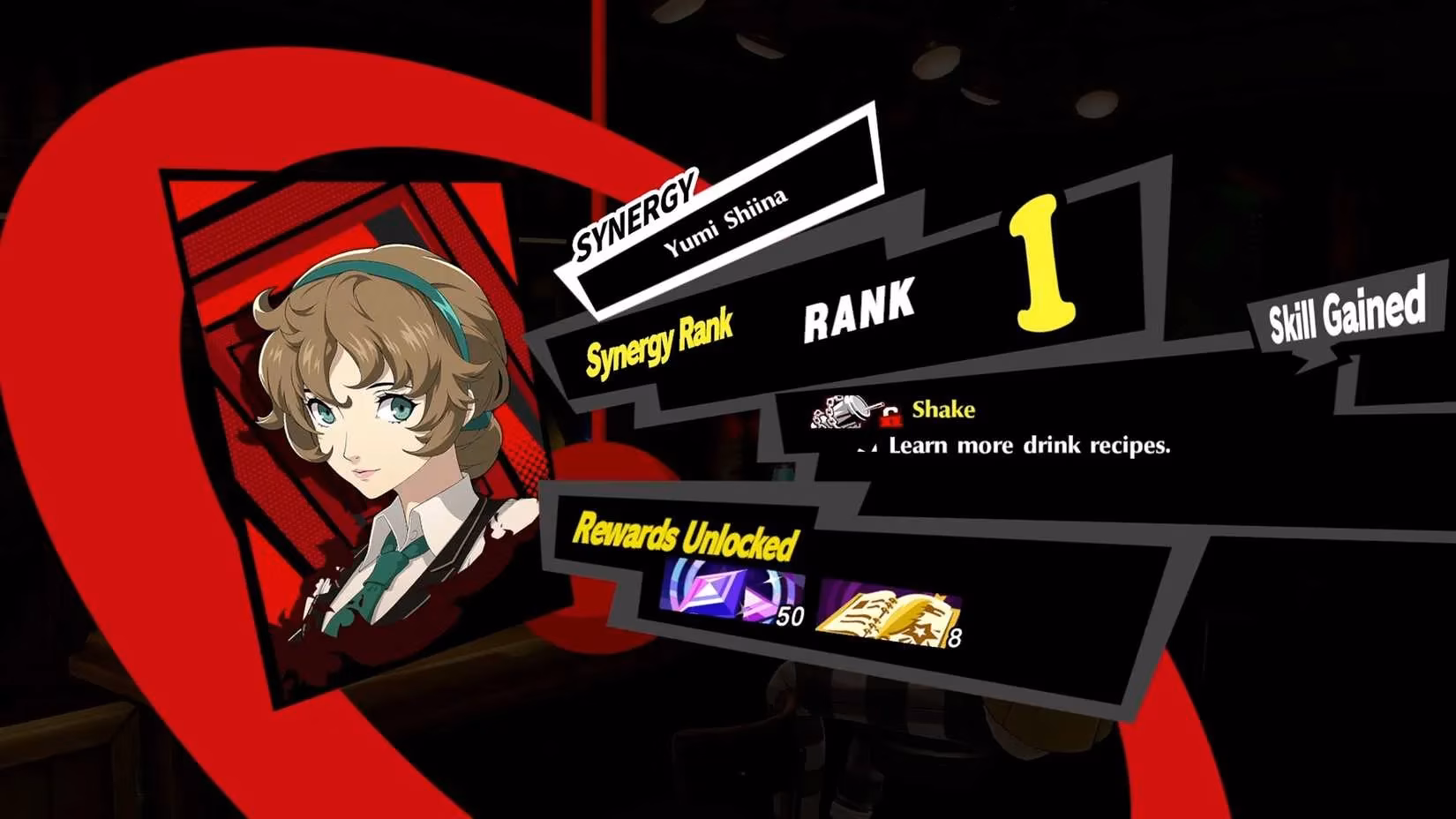
Task: Click the SYNERGY header banner
Action: coord(638,212)
